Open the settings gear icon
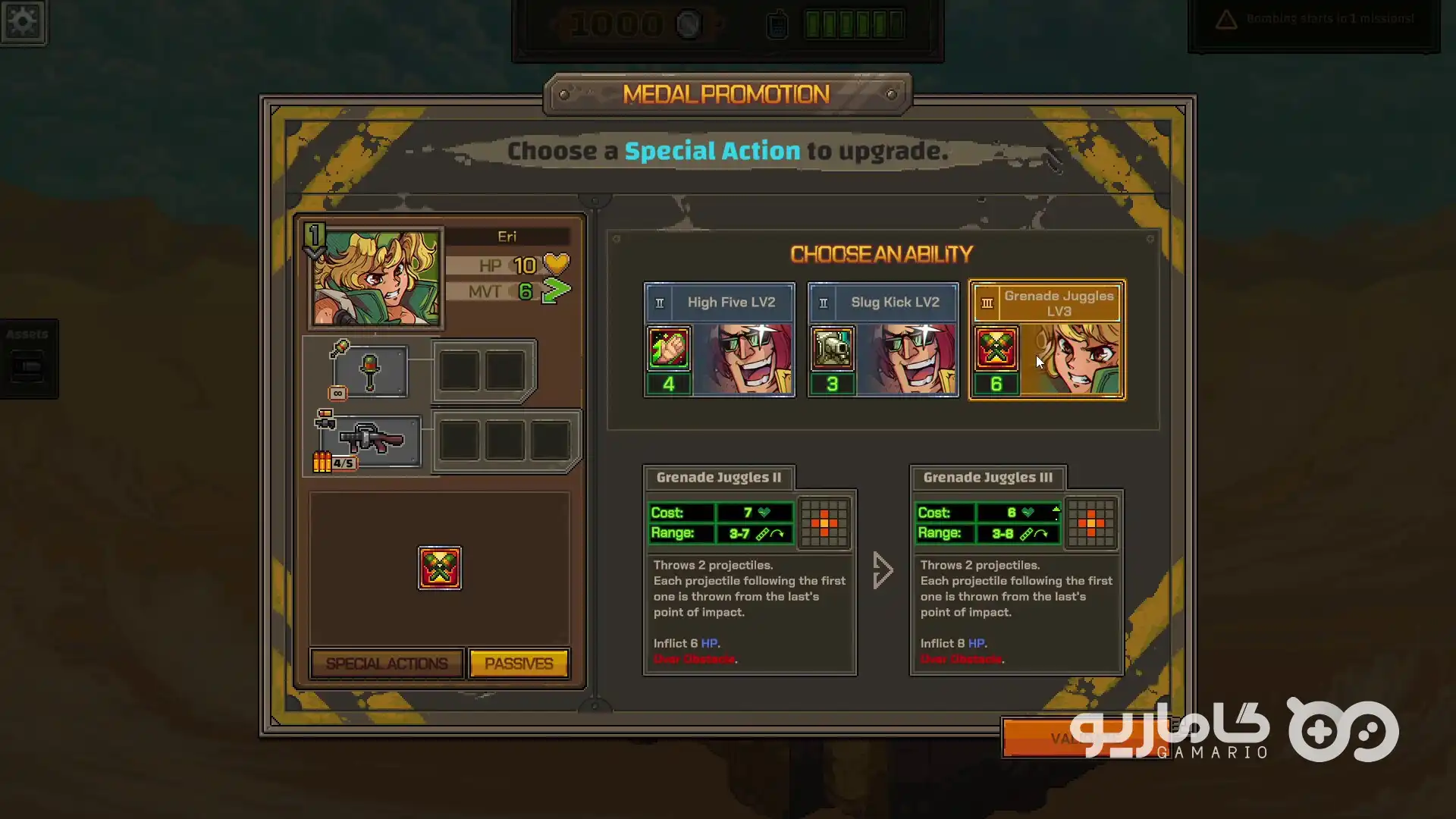Image resolution: width=1456 pixels, height=819 pixels. click(x=23, y=21)
